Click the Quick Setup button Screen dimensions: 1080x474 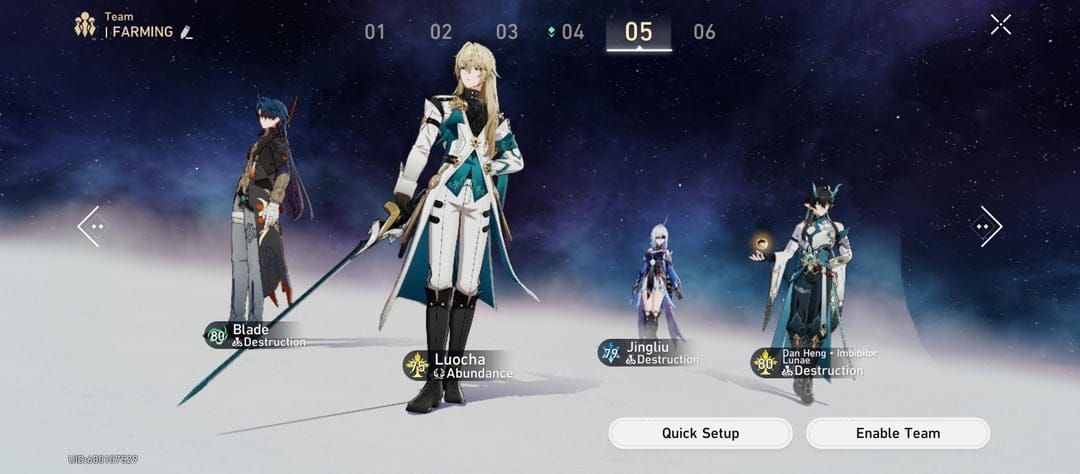click(x=700, y=433)
